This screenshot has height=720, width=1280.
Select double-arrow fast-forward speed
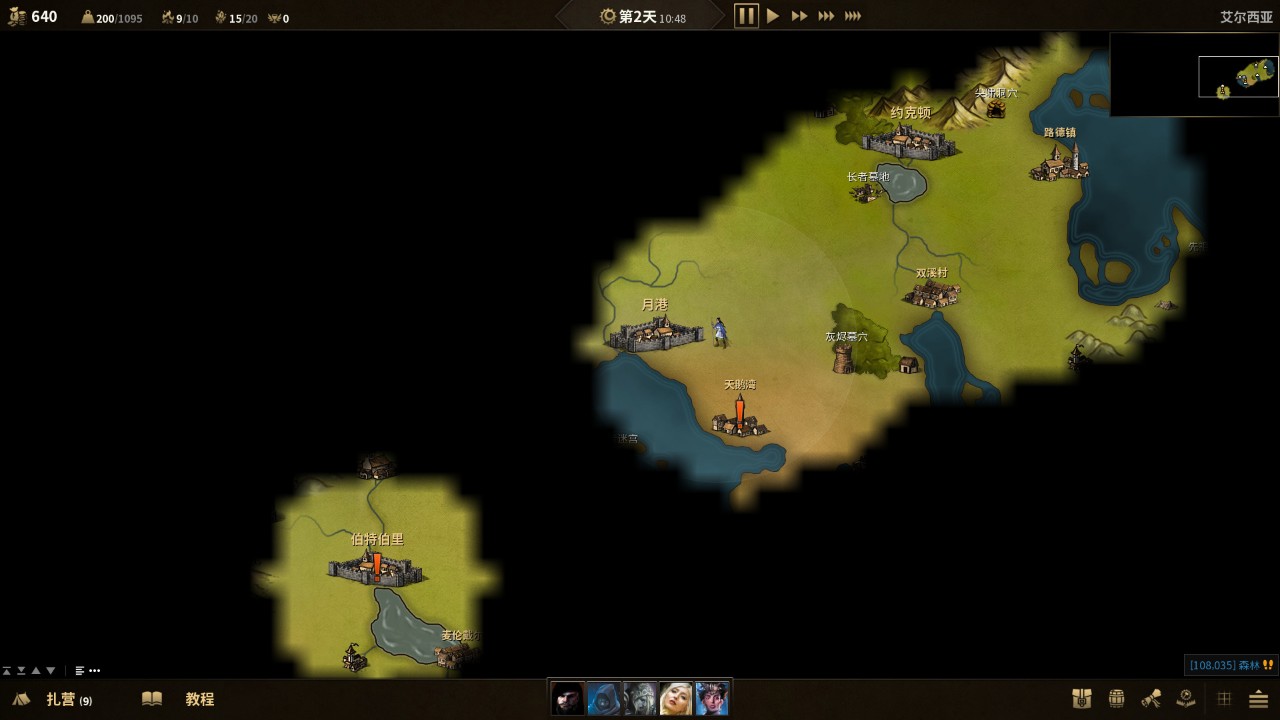(x=799, y=16)
